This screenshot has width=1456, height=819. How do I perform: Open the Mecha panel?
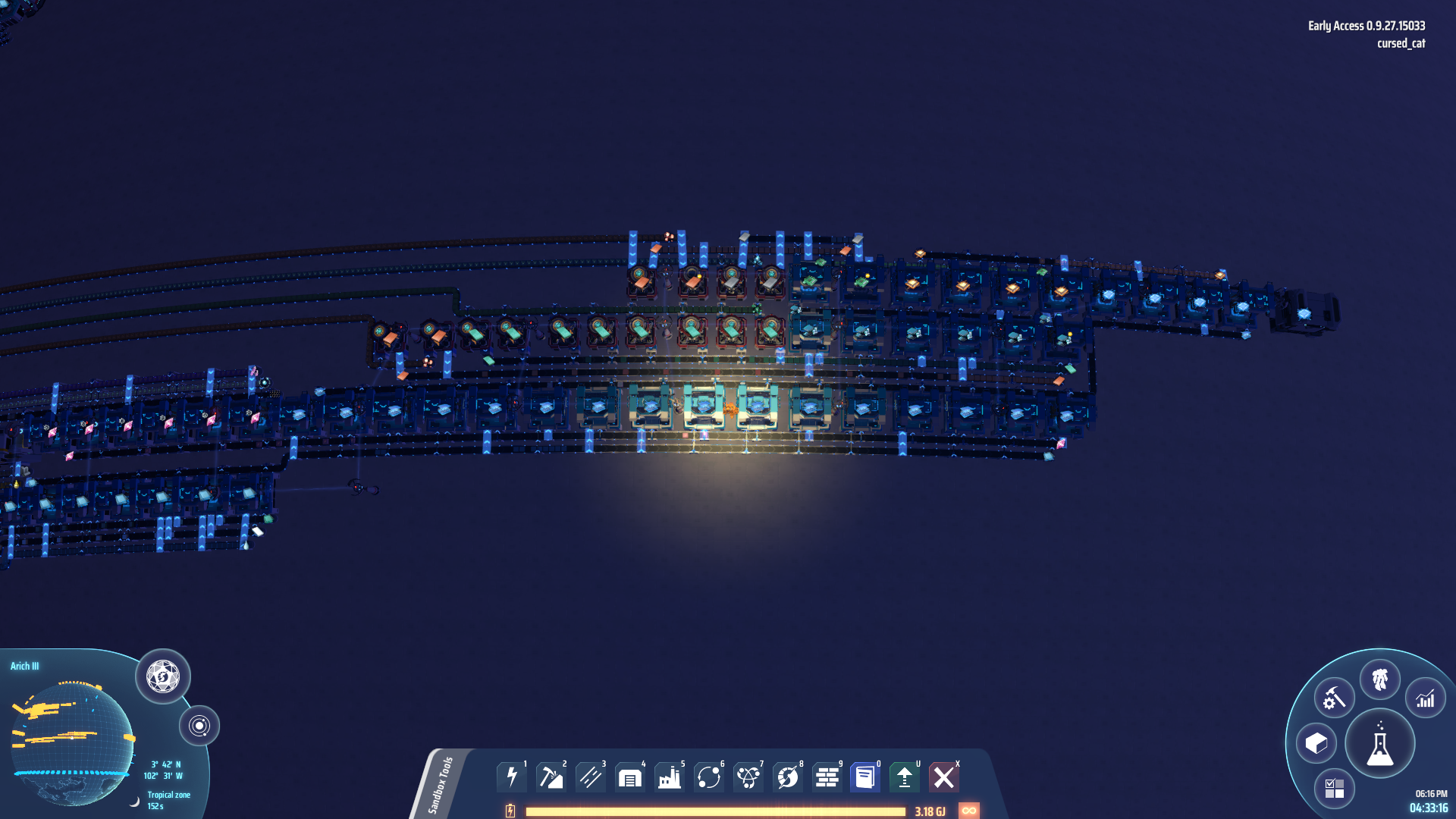(1381, 680)
